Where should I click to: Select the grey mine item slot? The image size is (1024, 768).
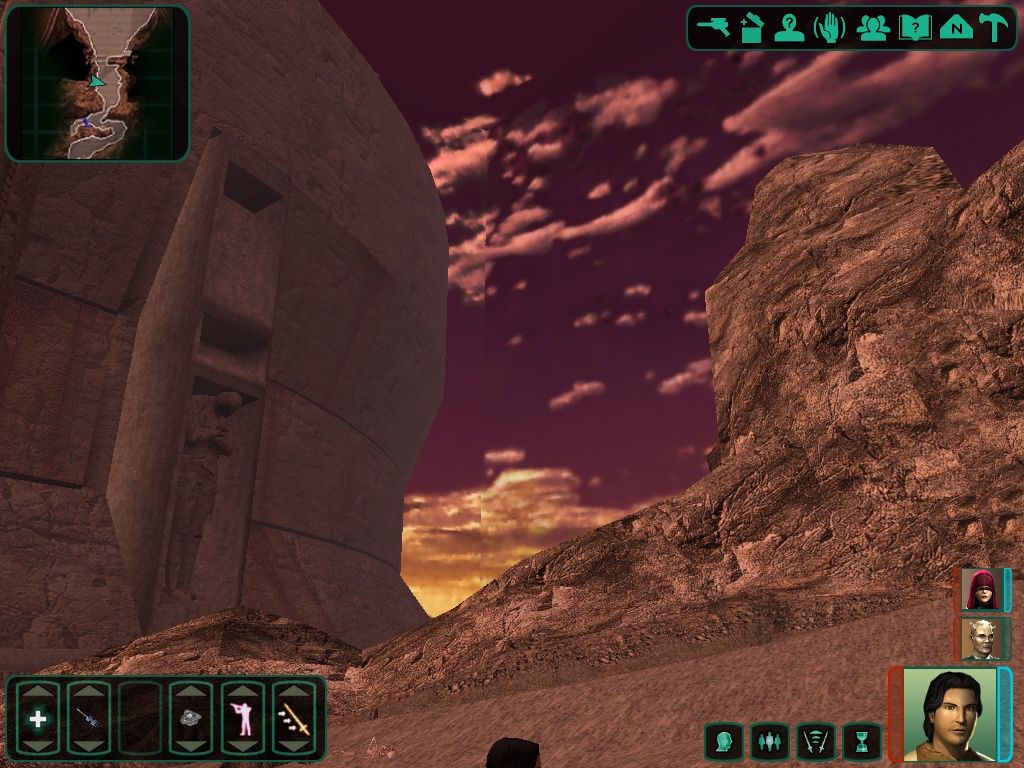pos(190,718)
